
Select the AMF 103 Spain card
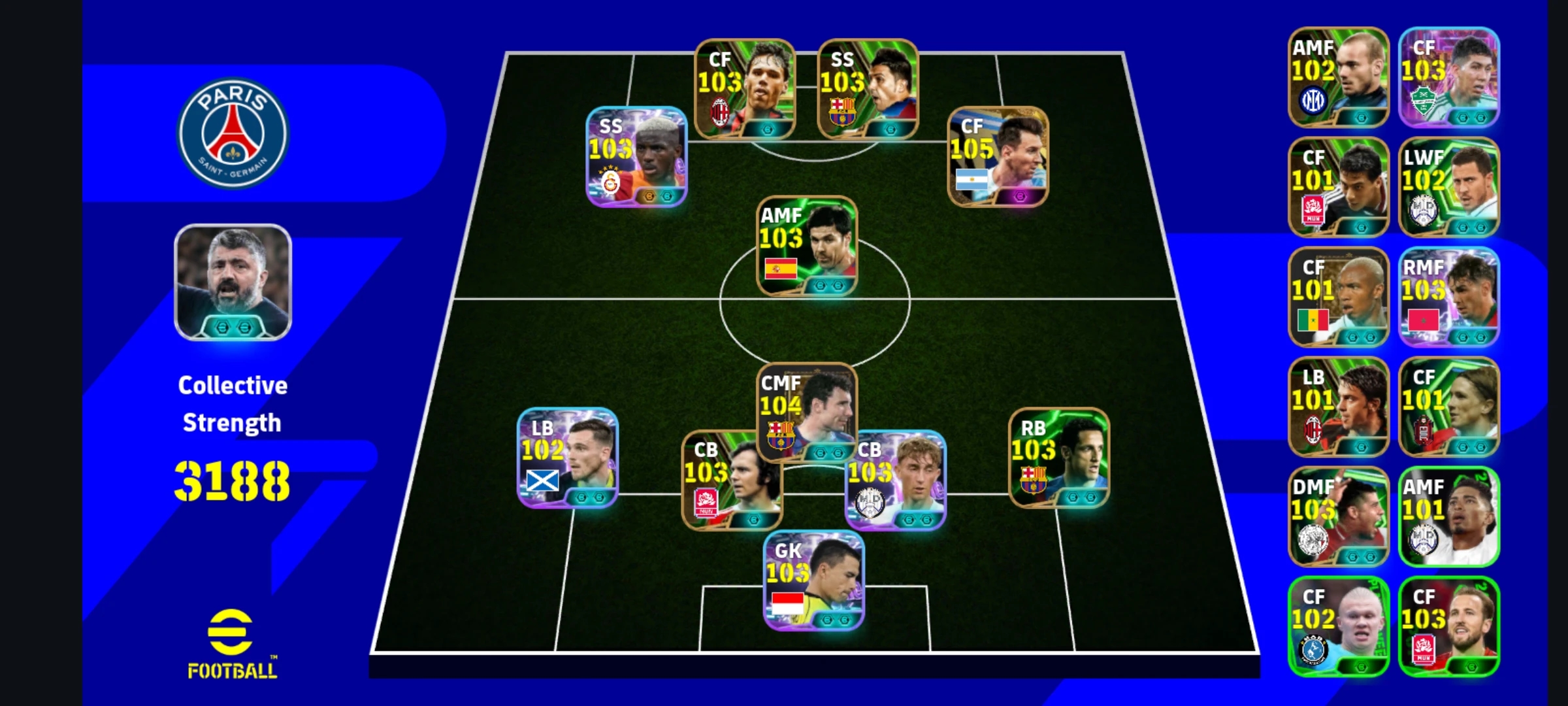coord(807,246)
